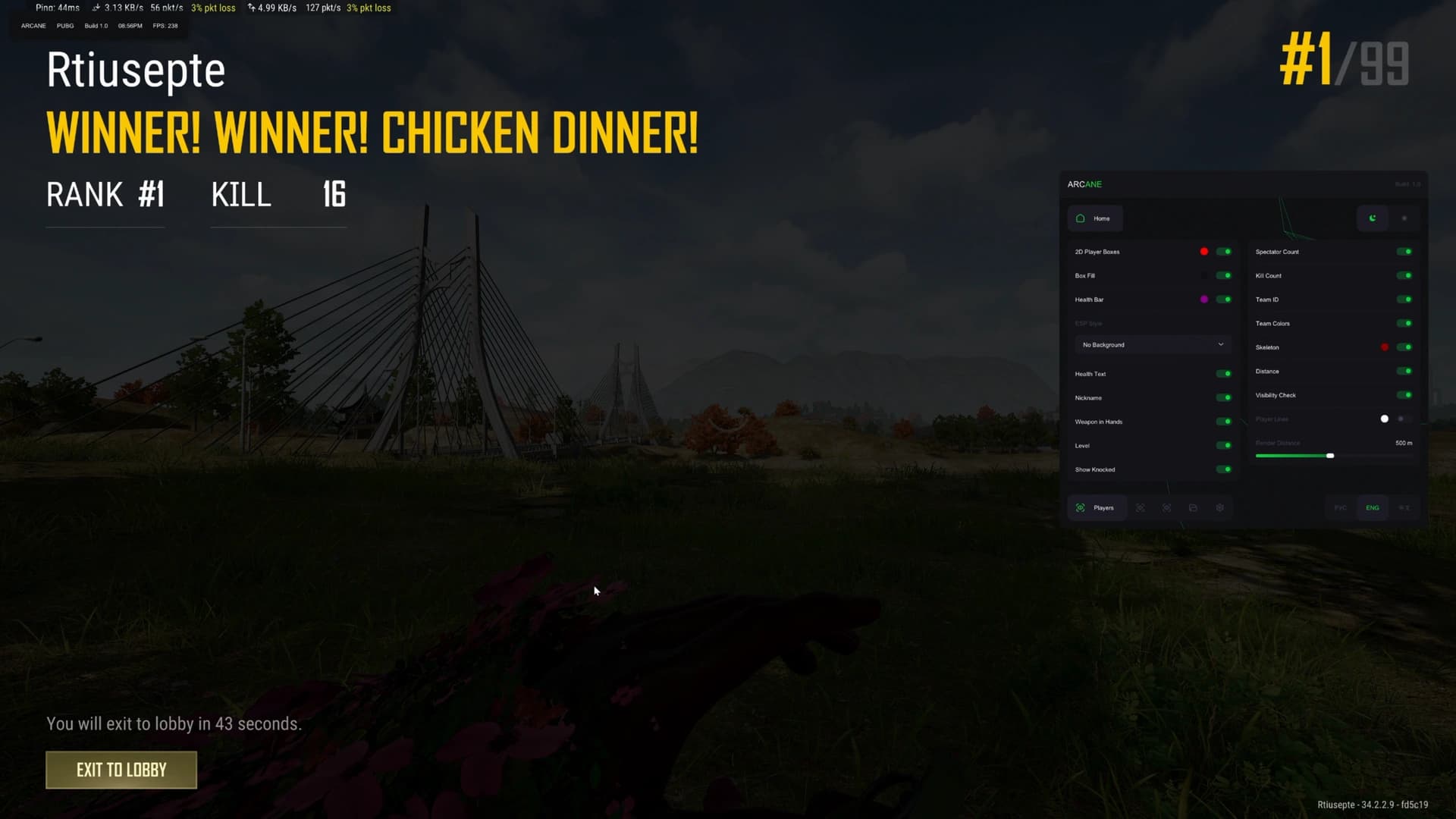Viewport: 1456px width, 819px height.
Task: Click the purple Health Bar color swatch
Action: (1204, 299)
